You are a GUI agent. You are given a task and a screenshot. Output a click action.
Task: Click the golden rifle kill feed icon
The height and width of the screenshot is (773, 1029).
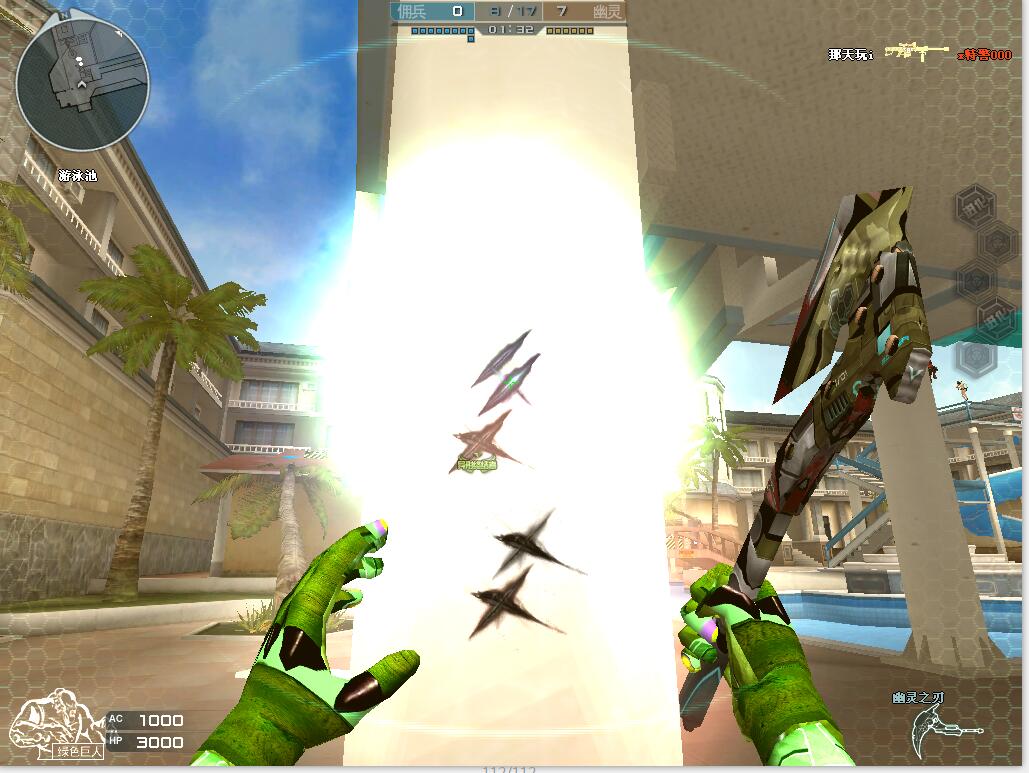coord(916,52)
